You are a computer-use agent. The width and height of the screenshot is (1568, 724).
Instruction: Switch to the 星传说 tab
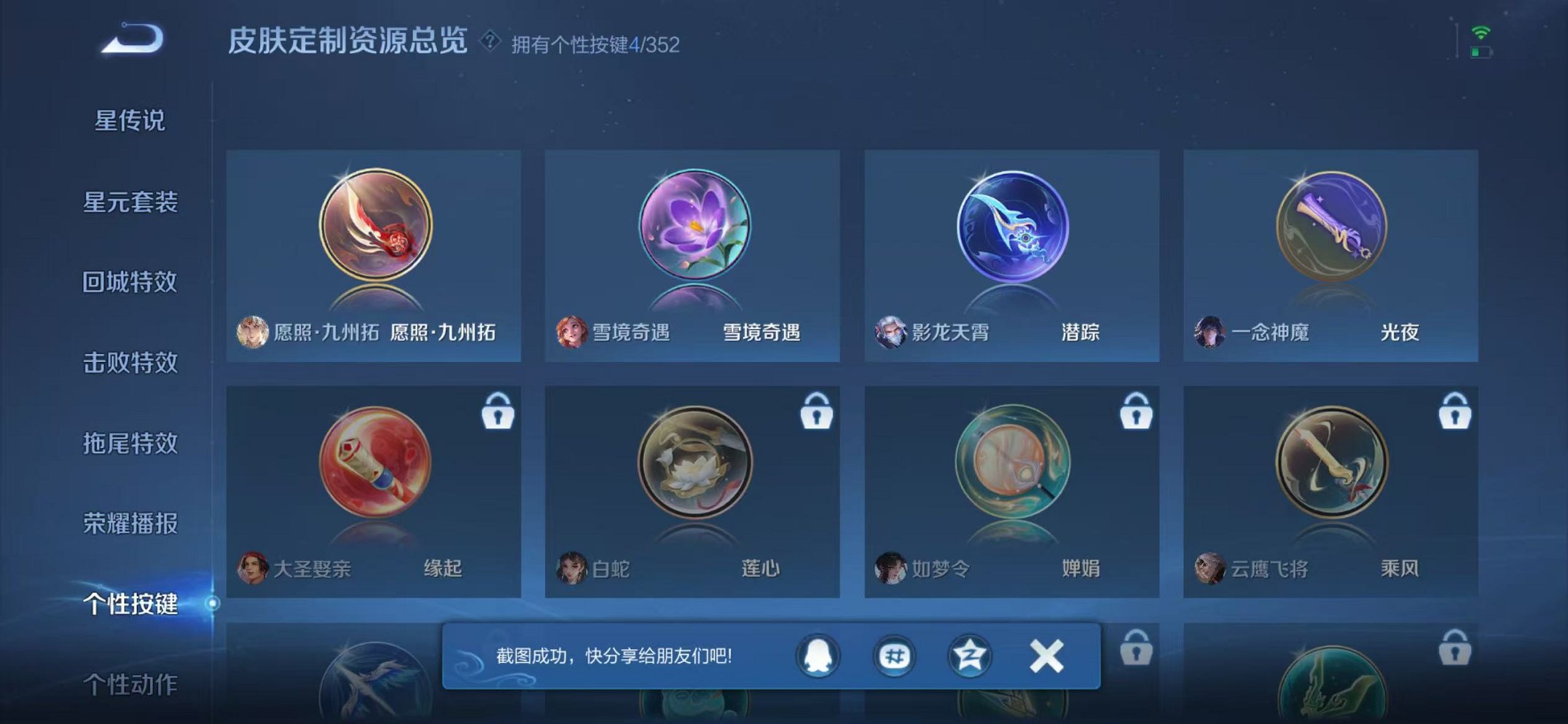pyautogui.click(x=131, y=122)
